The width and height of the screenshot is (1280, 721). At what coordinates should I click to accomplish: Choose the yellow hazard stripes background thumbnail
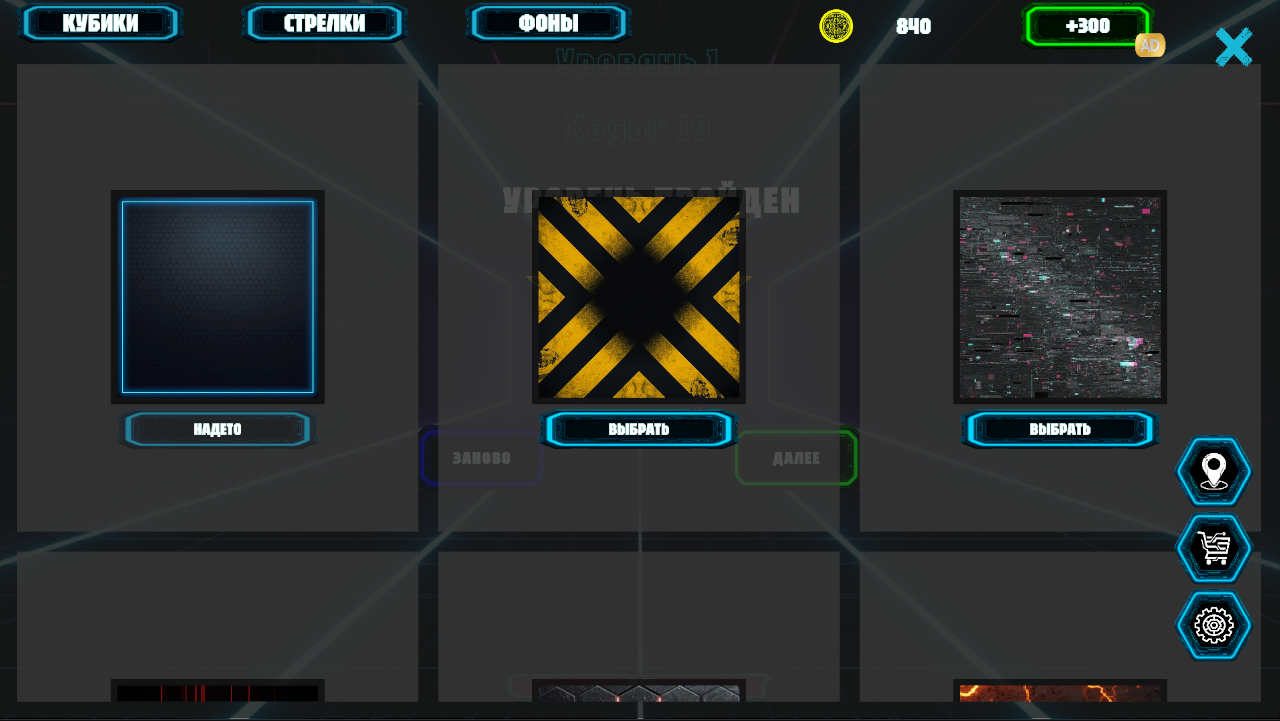[639, 297]
